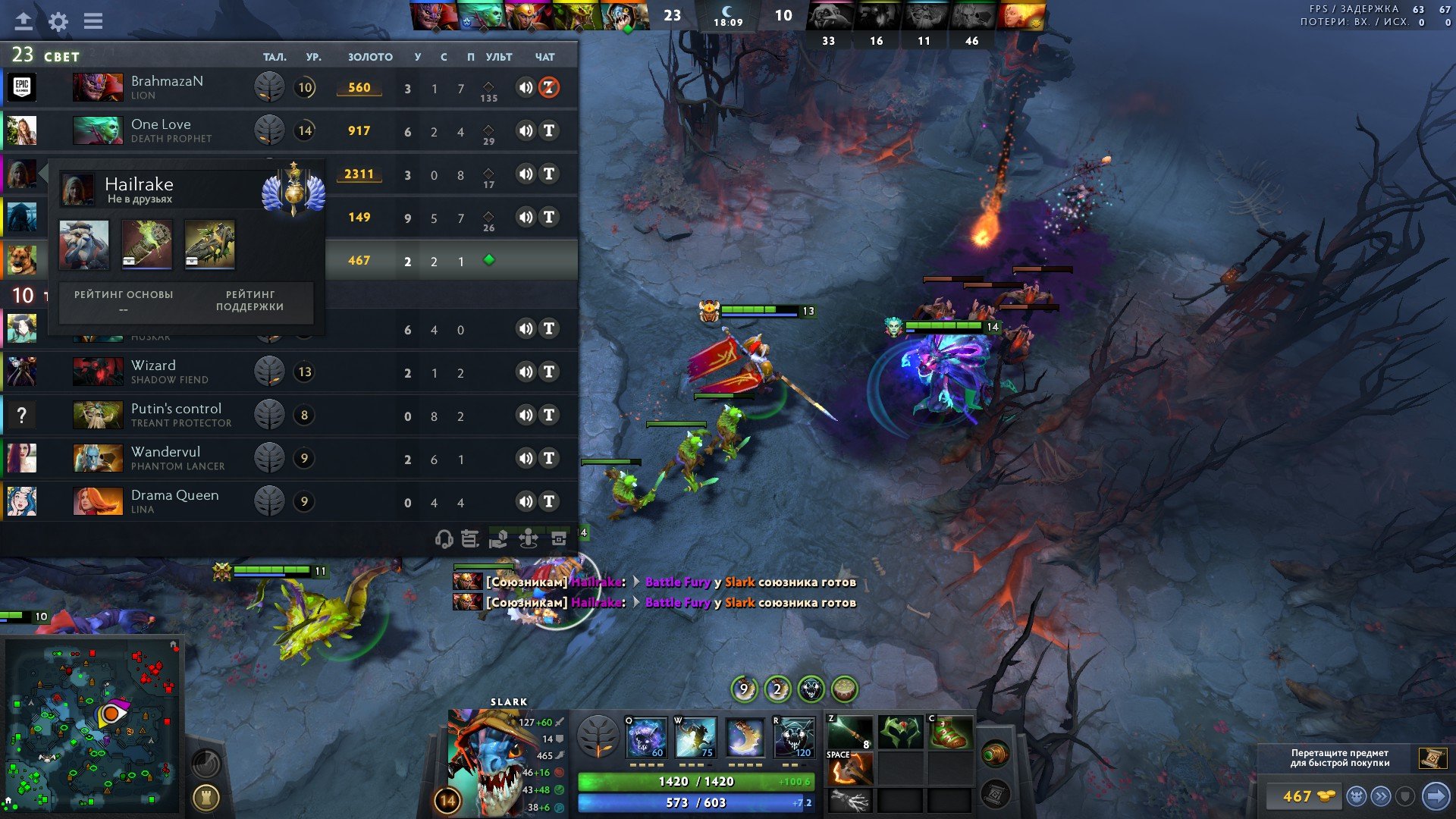
Task: Use the Battle Fury item
Action: point(849,770)
